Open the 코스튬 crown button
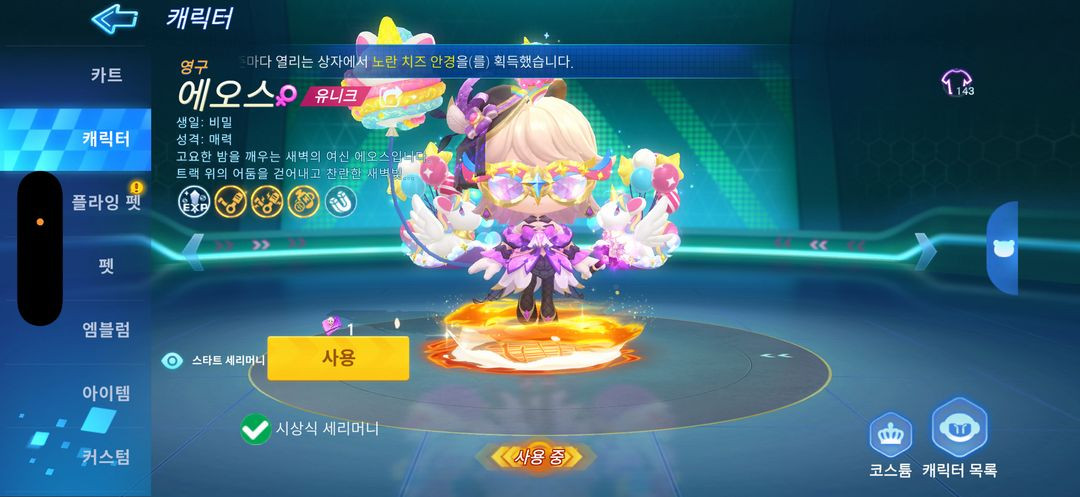The image size is (1080, 497). point(890,435)
